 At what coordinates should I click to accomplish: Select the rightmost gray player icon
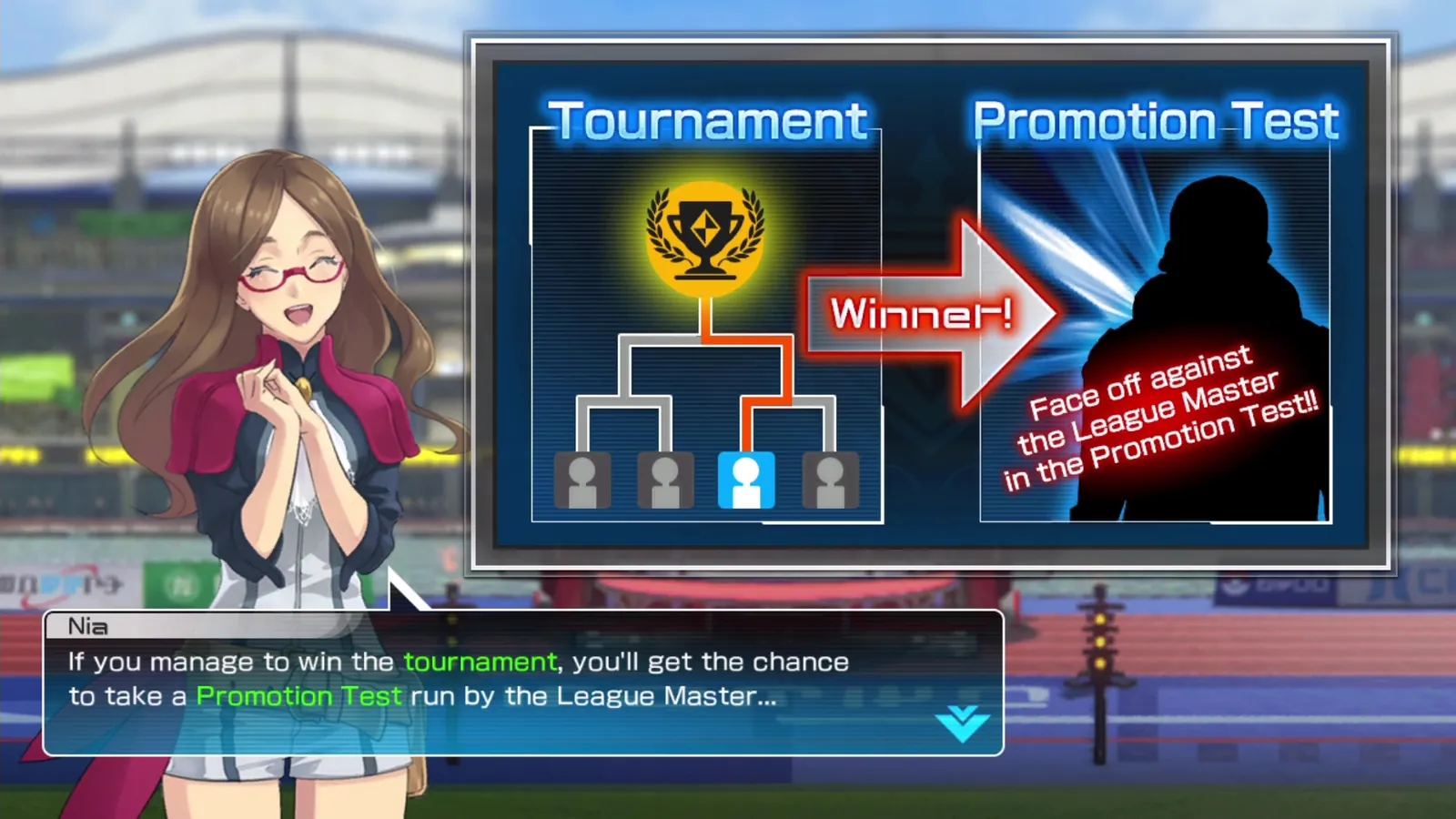tap(830, 480)
